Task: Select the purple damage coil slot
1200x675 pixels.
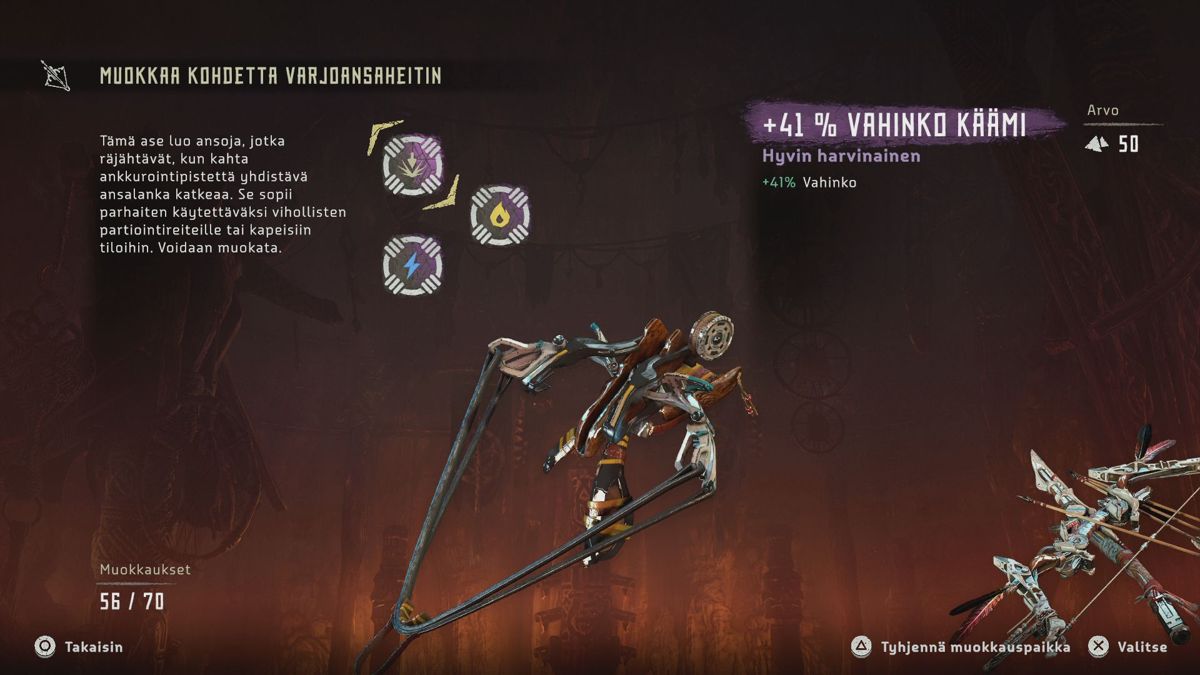Action: coord(413,165)
